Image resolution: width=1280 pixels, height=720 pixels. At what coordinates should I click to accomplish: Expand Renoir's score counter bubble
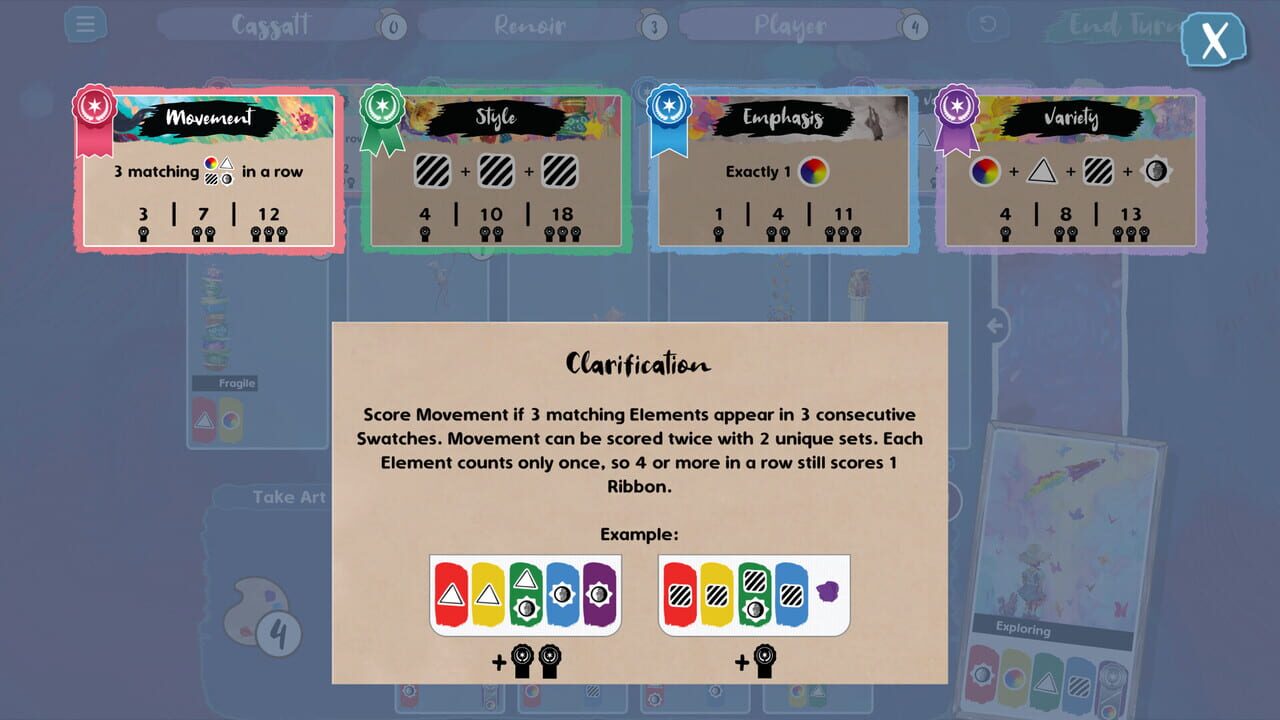[x=656, y=25]
